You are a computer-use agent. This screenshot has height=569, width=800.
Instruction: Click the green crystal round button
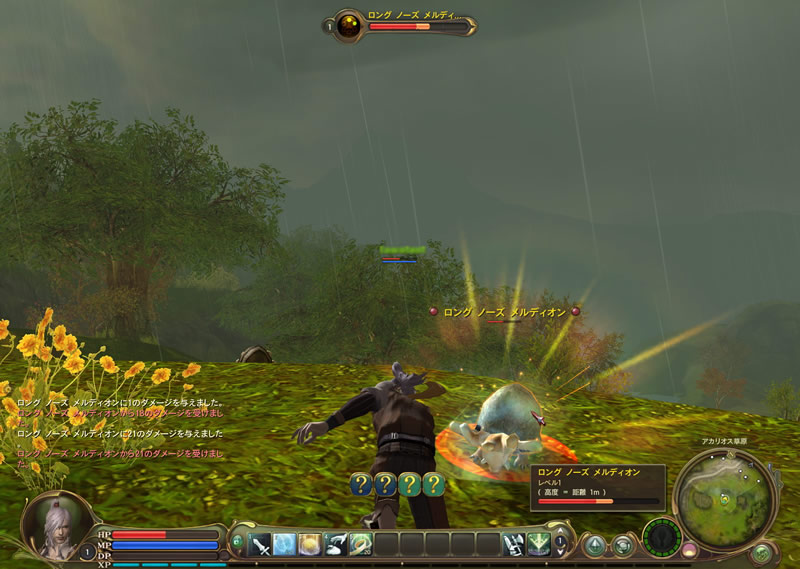pyautogui.click(x=595, y=545)
